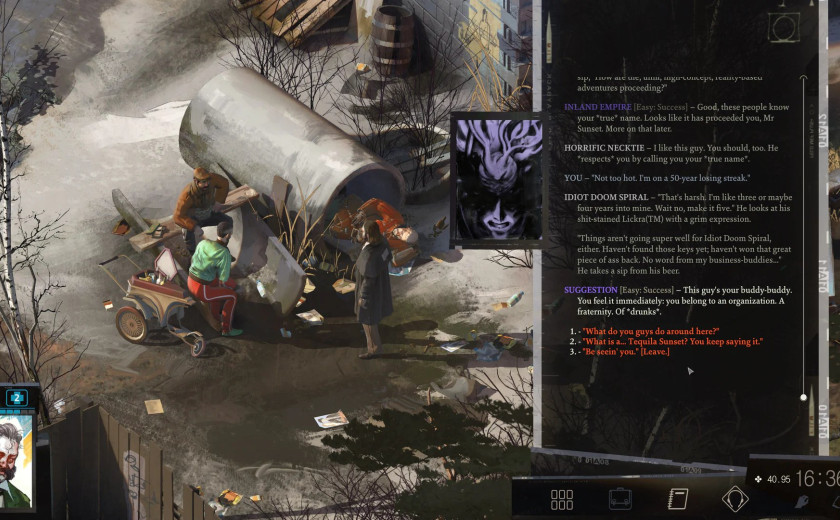840x520 pixels.
Task: Open the journal notebook icon
Action: [x=678, y=499]
